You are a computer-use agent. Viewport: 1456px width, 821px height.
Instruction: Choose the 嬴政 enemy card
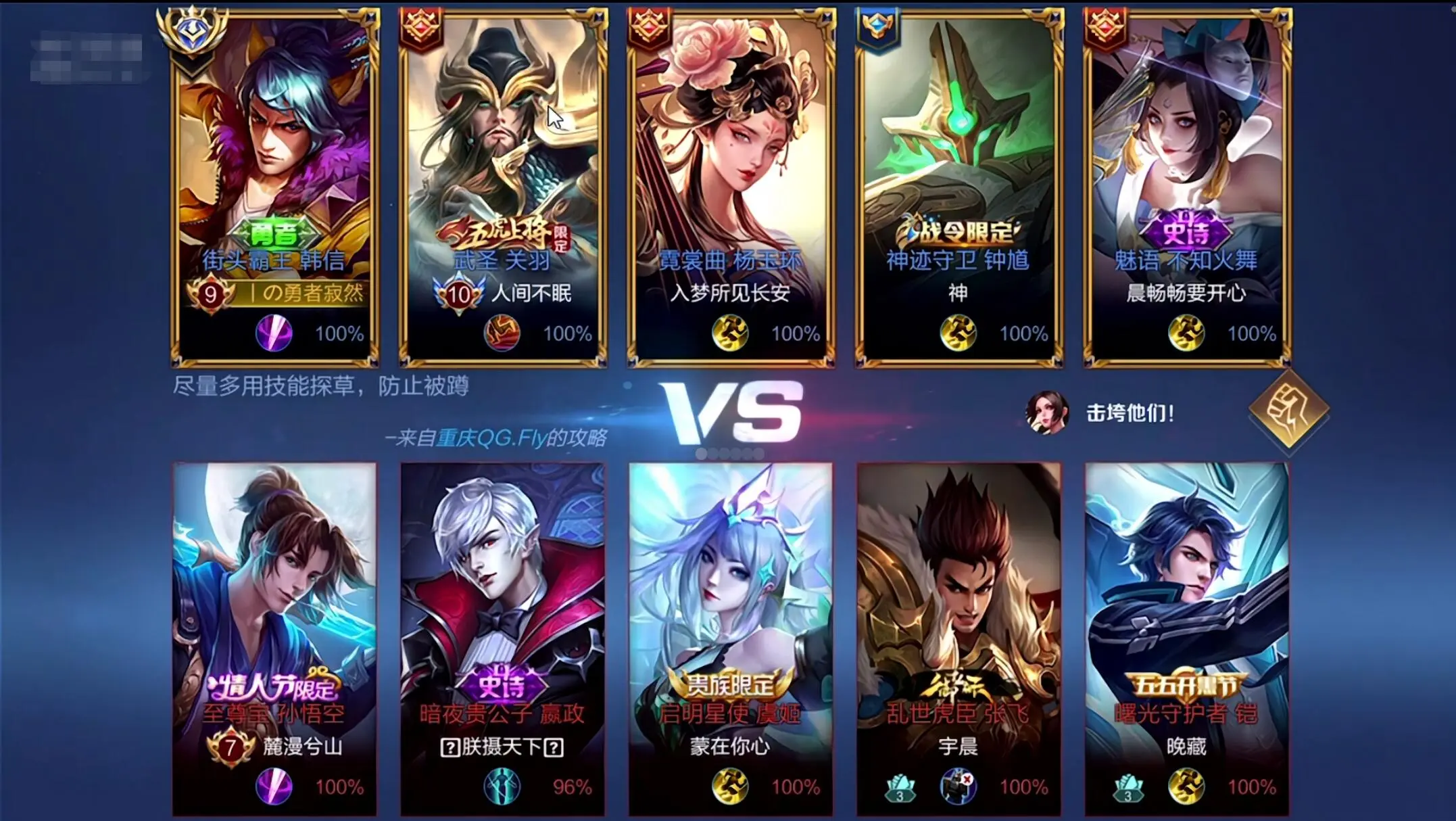[x=503, y=639]
